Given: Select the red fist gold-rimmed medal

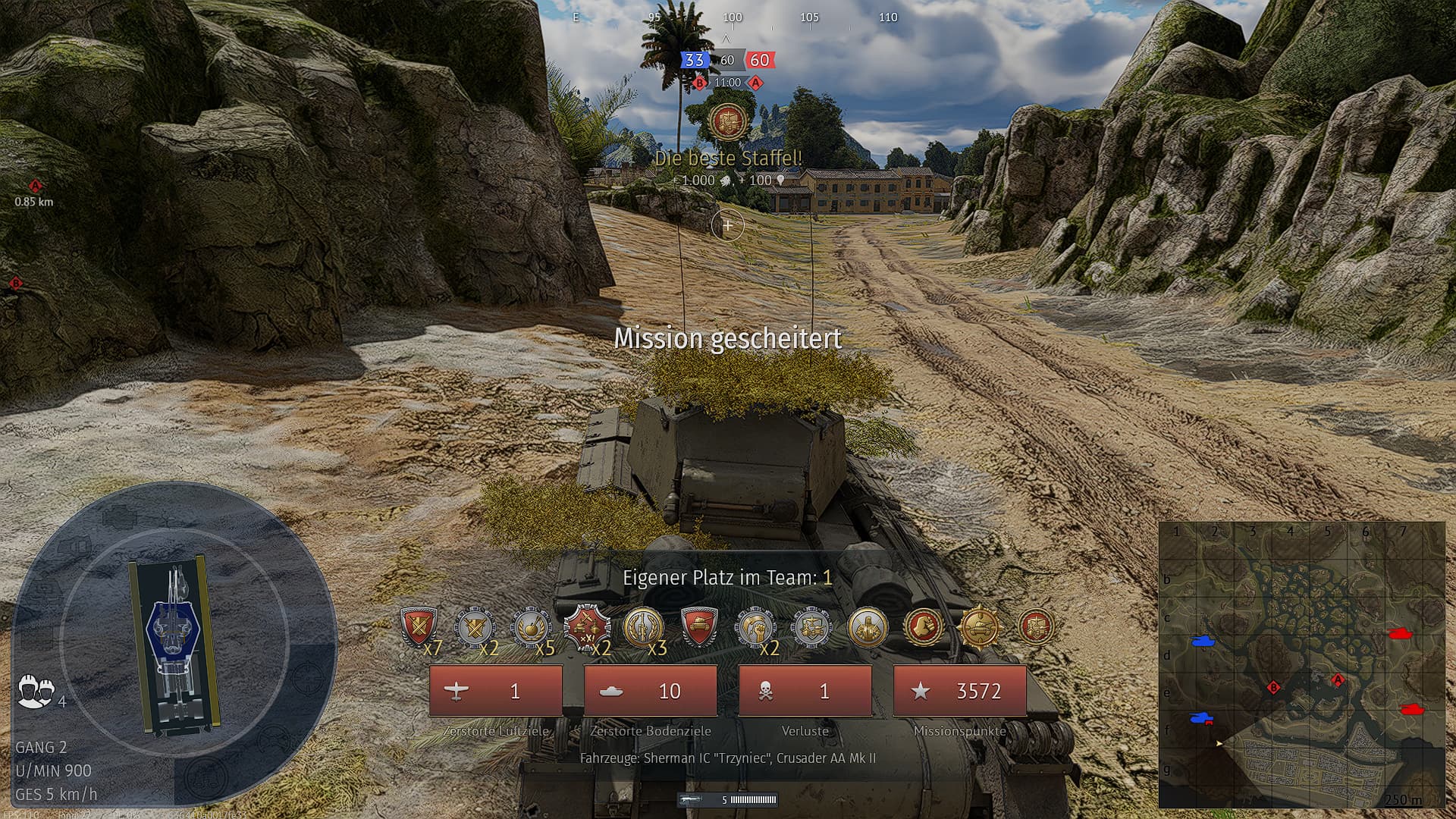Looking at the screenshot, I should (924, 627).
